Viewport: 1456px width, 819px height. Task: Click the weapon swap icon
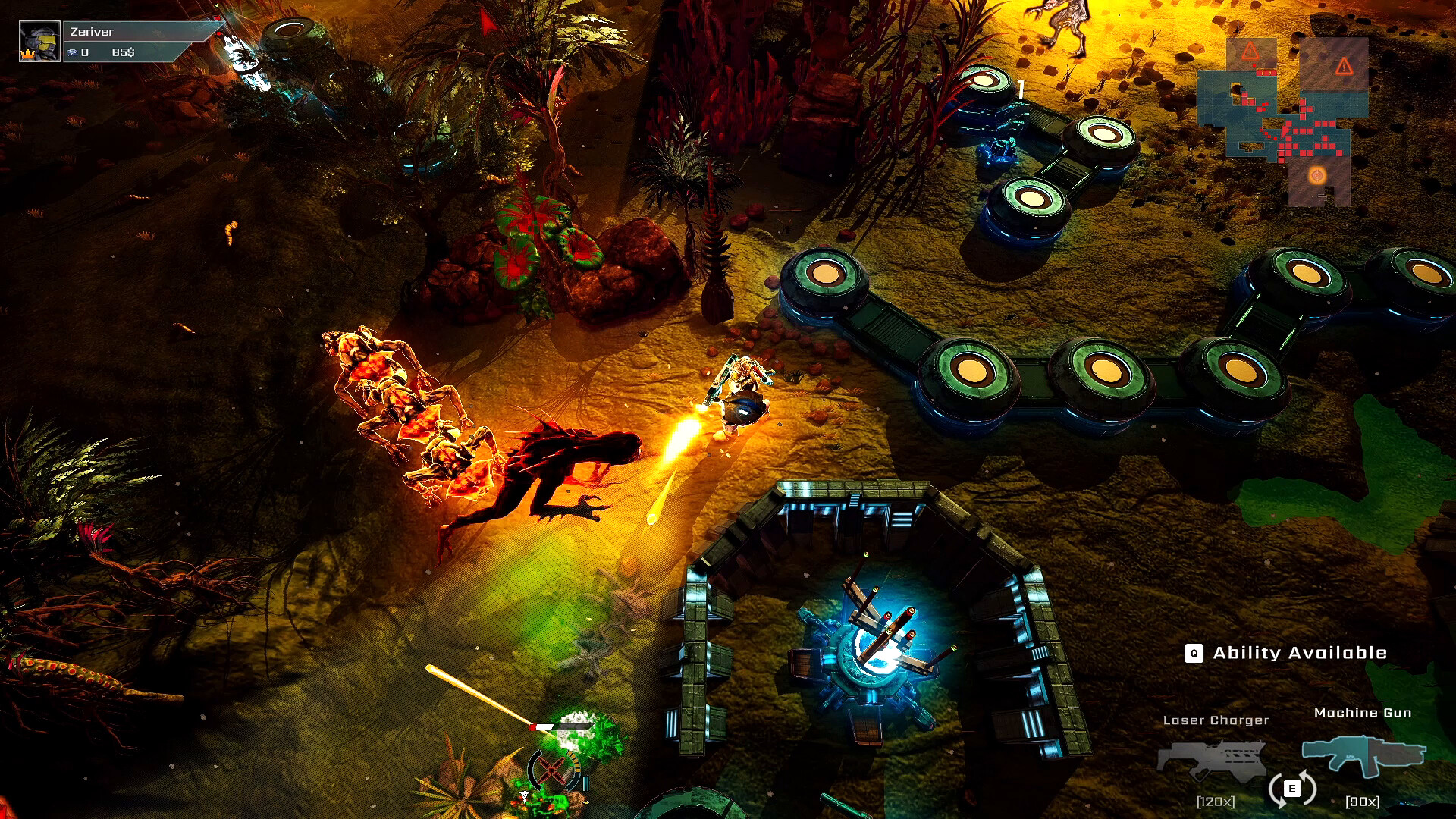click(1291, 789)
